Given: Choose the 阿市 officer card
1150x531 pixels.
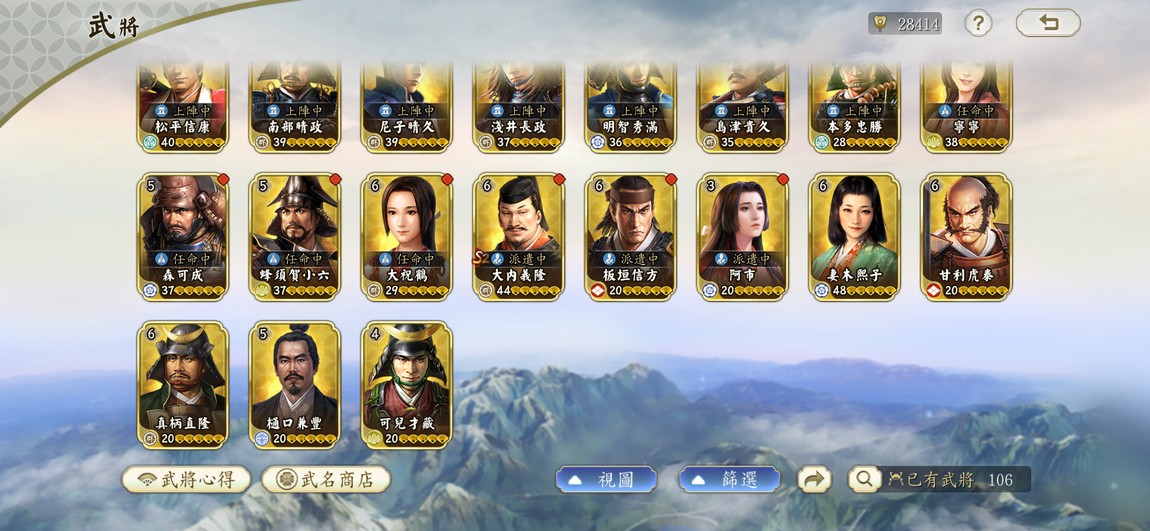Looking at the screenshot, I should click(x=743, y=236).
